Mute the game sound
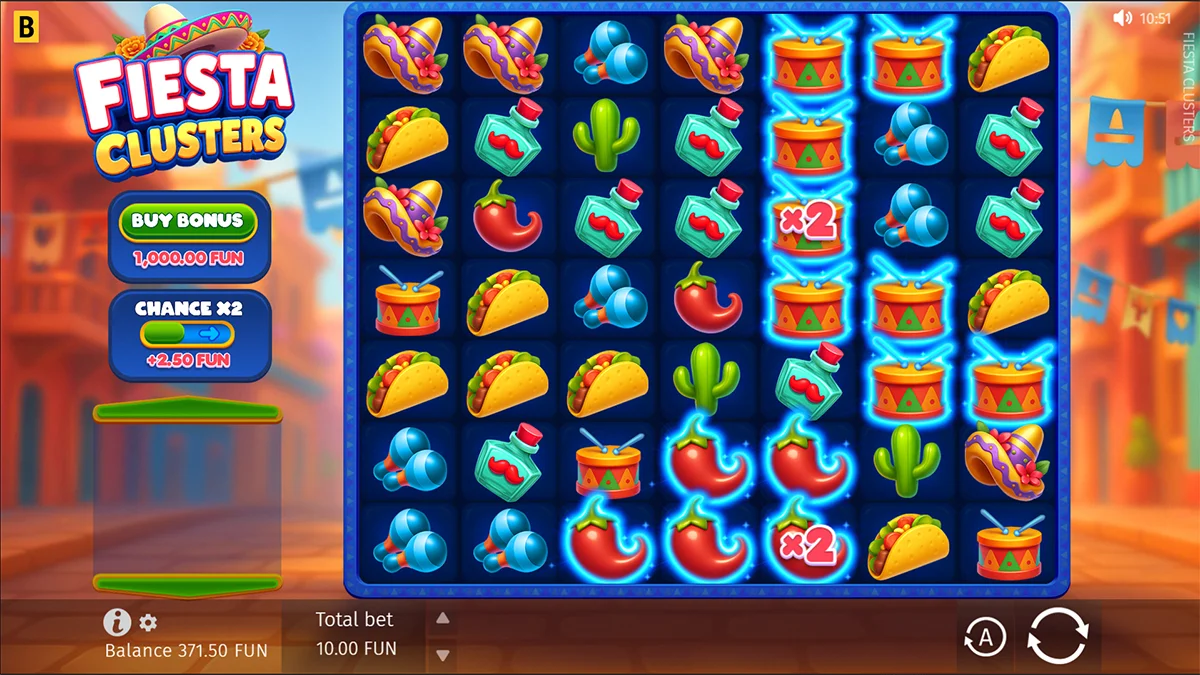Screen dimensions: 1200x675 (x=1122, y=17)
